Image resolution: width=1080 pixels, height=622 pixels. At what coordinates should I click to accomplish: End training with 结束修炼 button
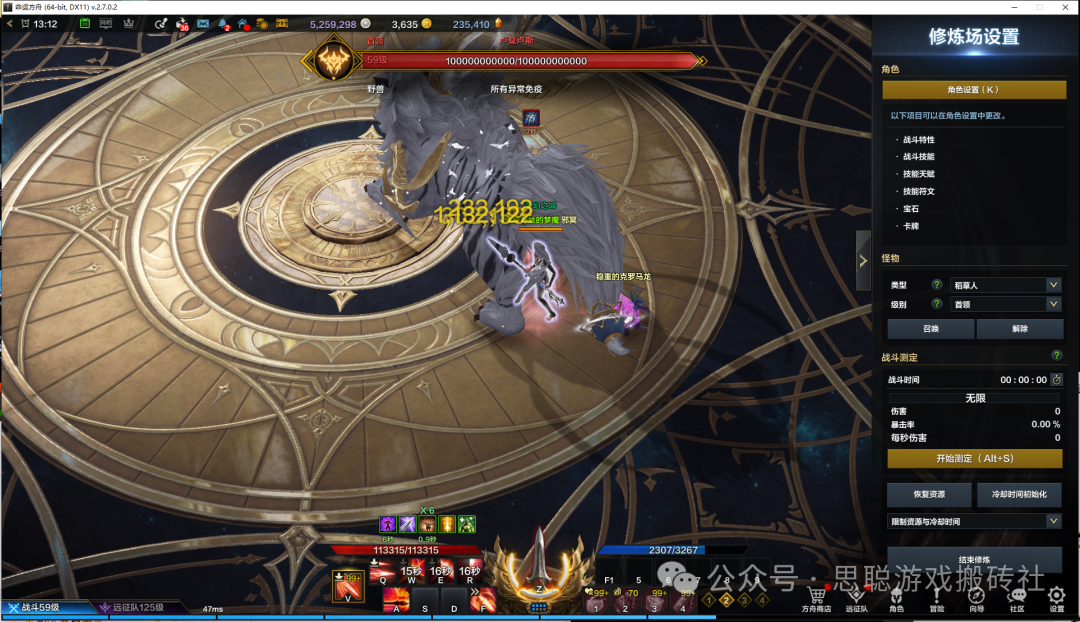pyautogui.click(x=974, y=559)
